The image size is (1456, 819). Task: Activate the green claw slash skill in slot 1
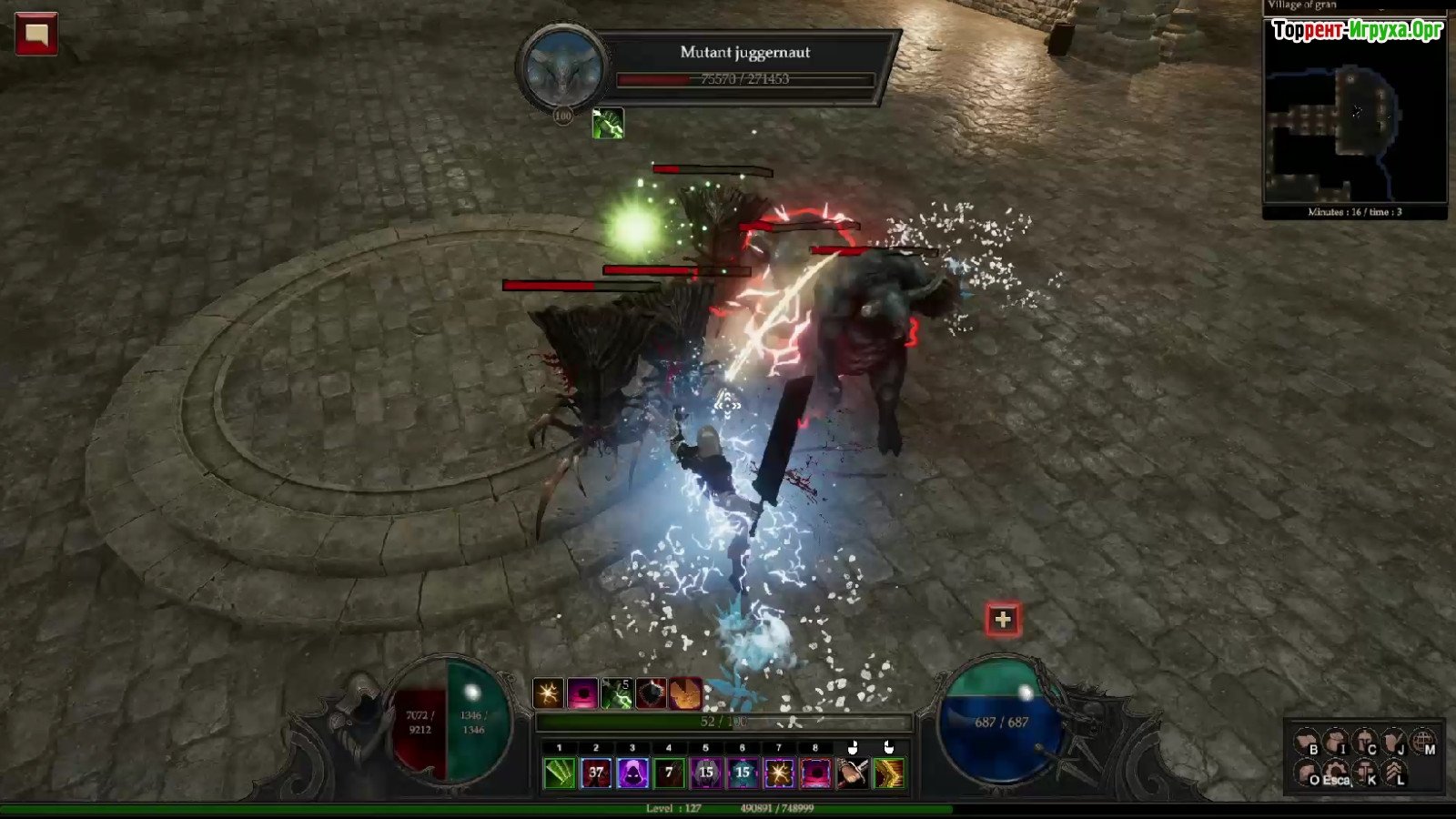click(x=560, y=773)
